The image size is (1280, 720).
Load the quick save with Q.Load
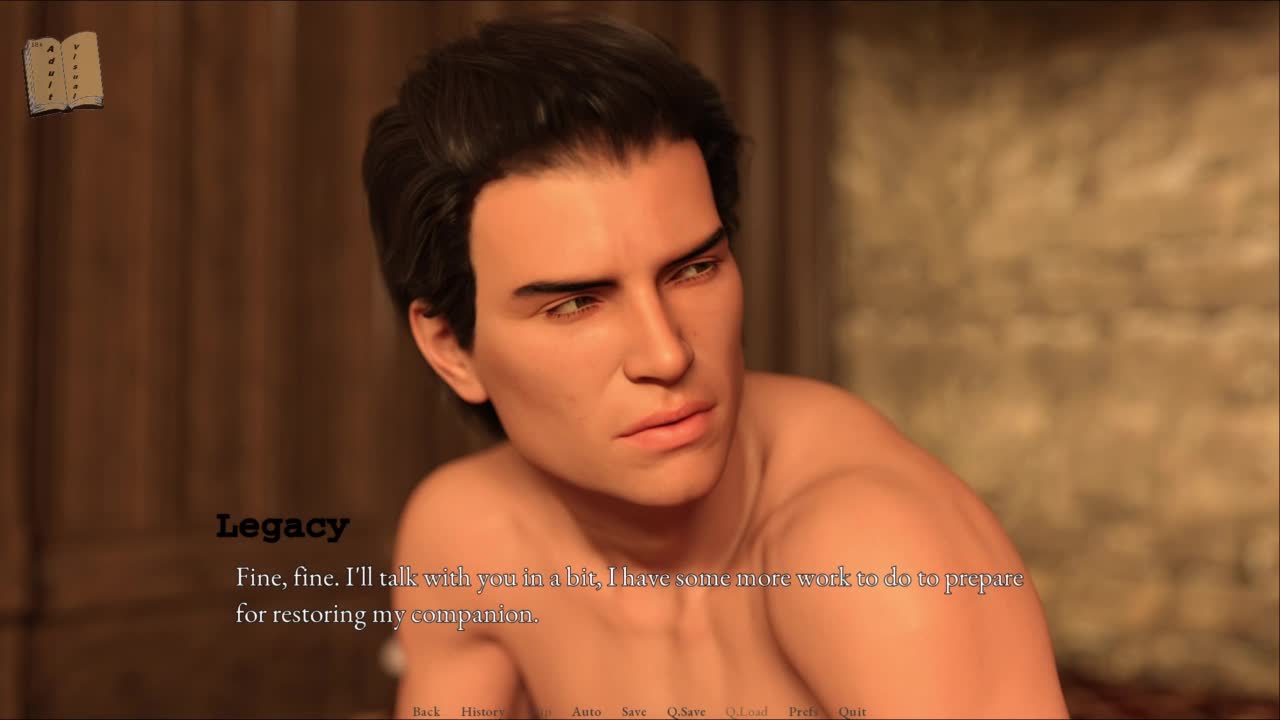click(746, 711)
